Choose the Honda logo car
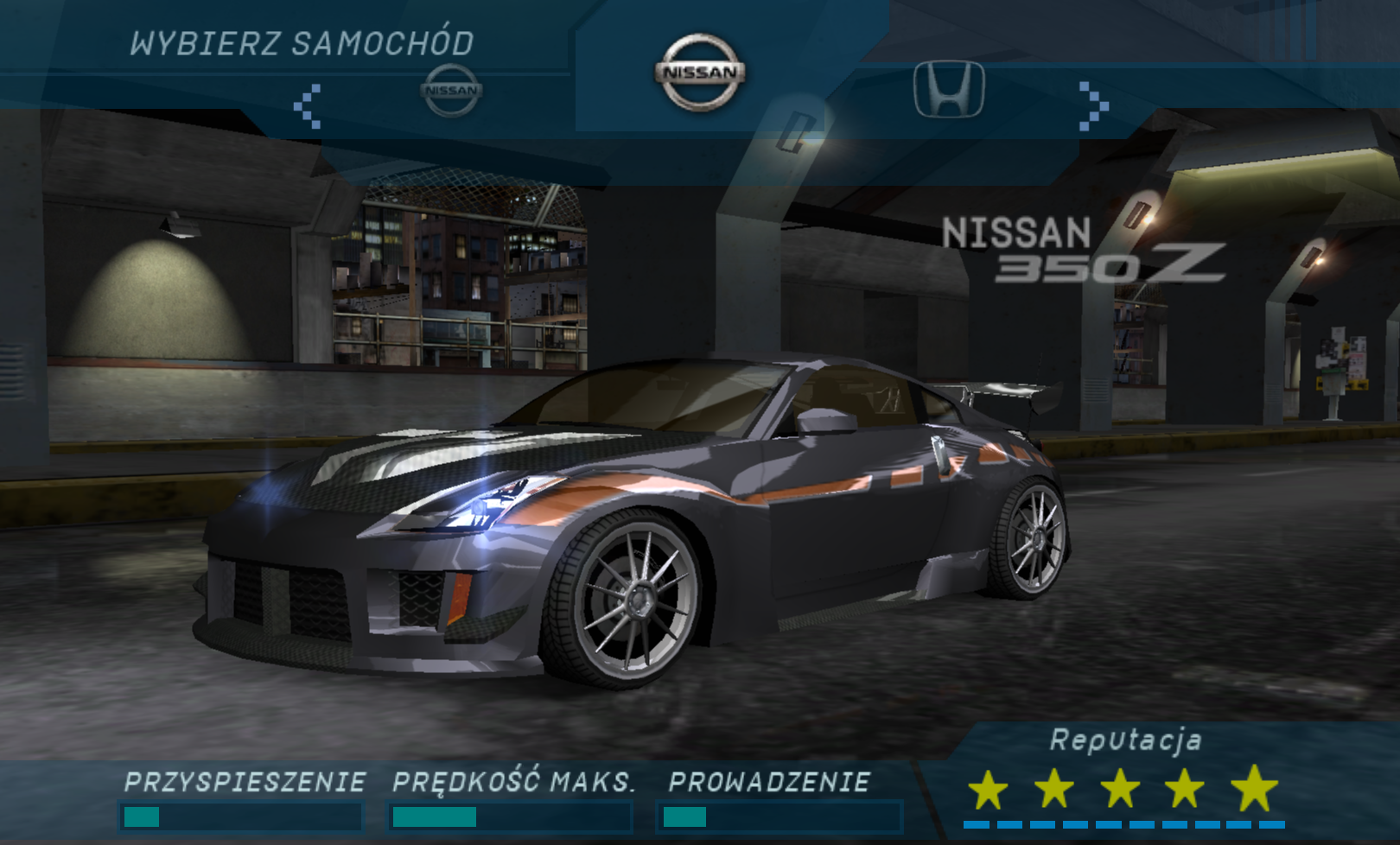Screen dimensions: 1400x845 coord(949,89)
